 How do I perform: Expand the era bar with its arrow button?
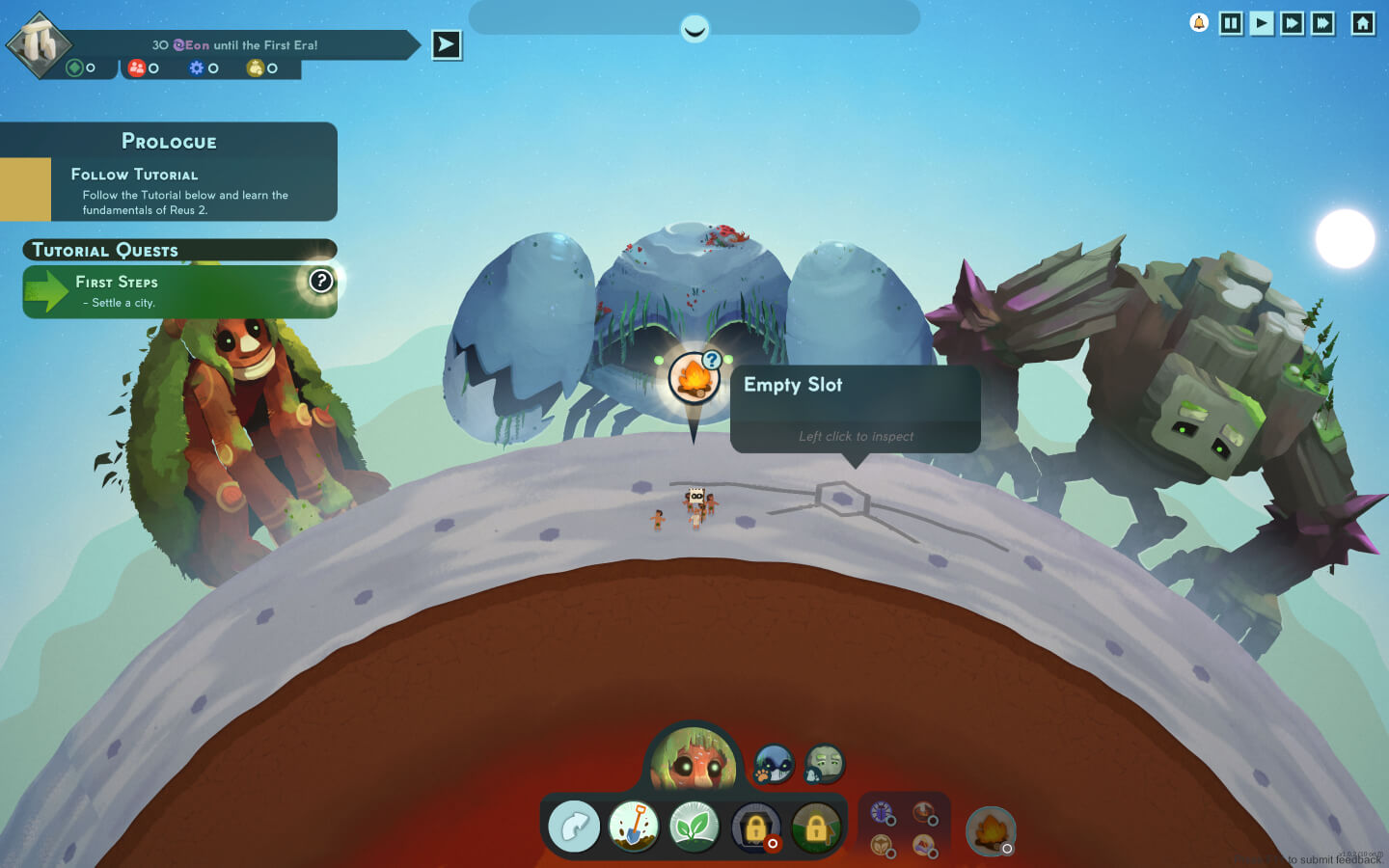click(x=446, y=44)
